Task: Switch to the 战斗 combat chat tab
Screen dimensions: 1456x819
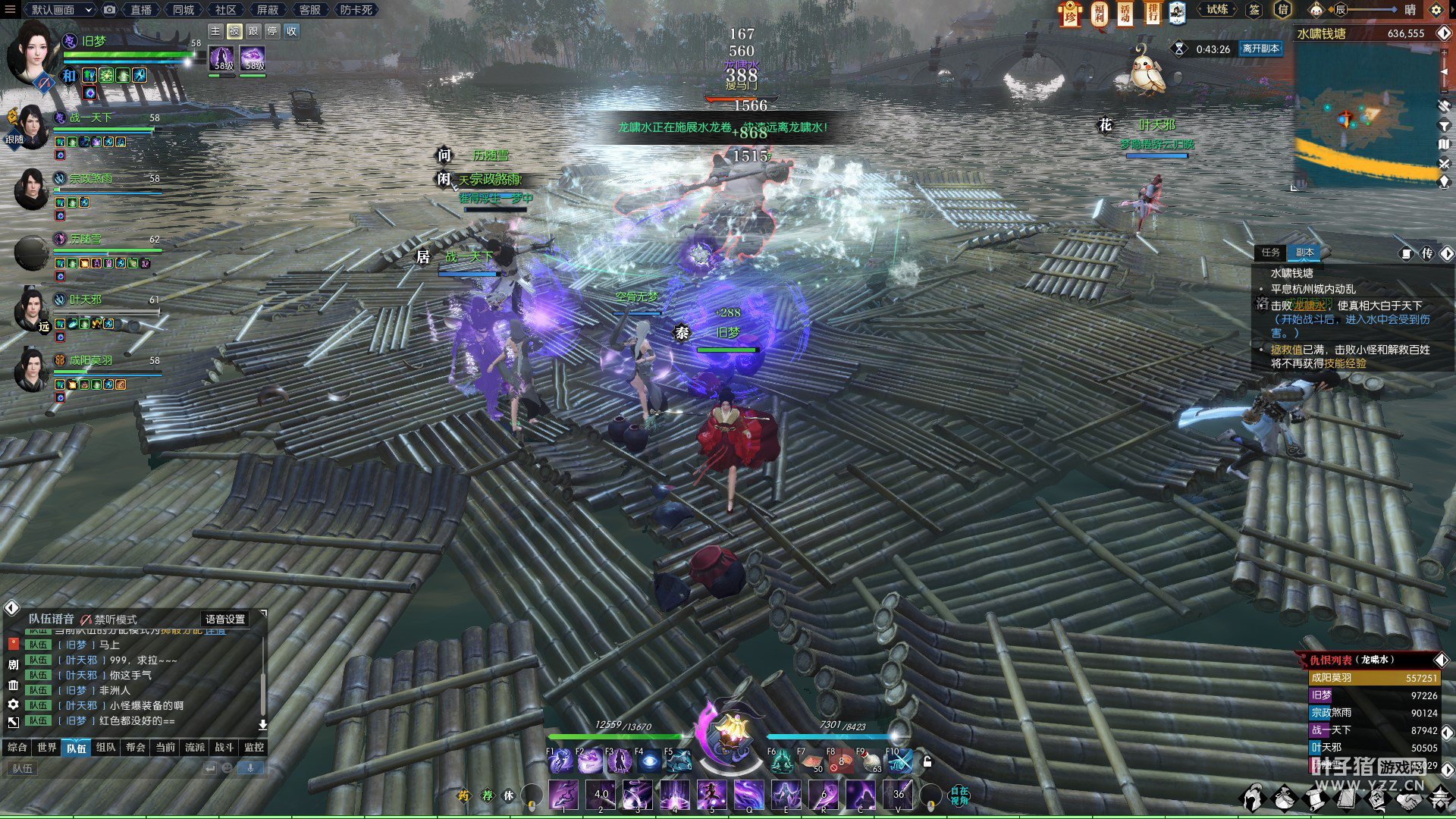Action: point(224,748)
